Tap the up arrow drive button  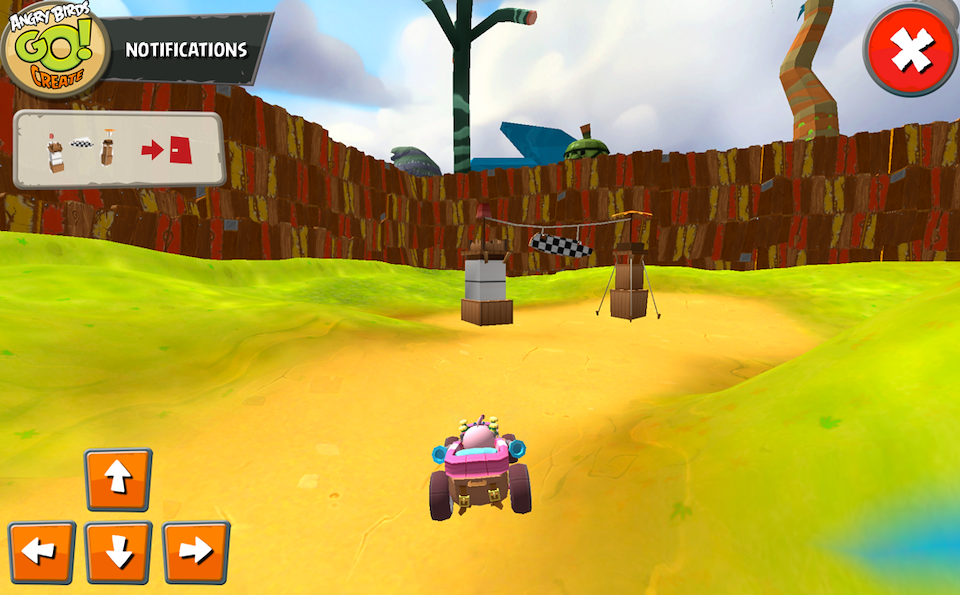pos(118,480)
